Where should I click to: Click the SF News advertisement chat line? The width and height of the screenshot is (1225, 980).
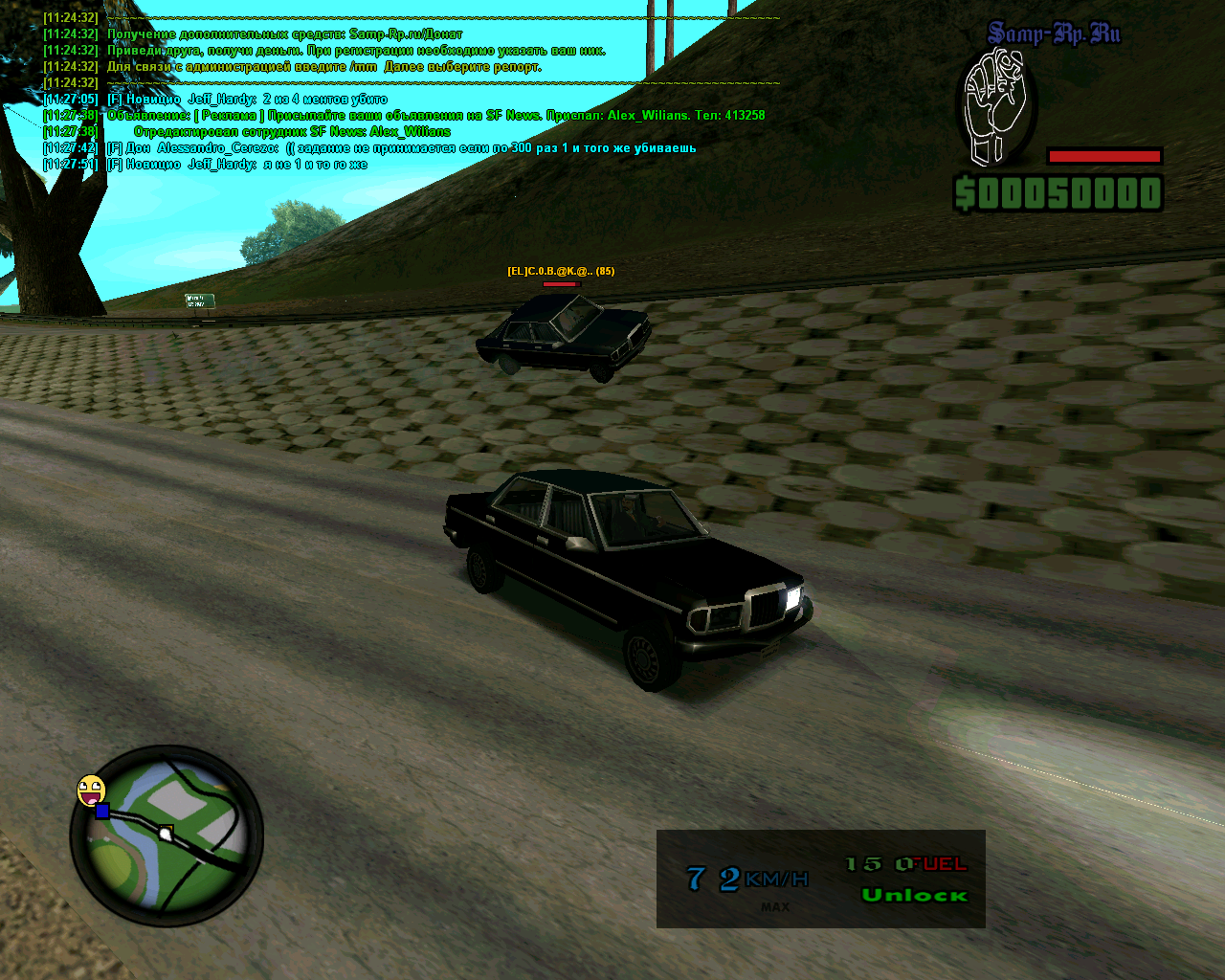coord(435,116)
